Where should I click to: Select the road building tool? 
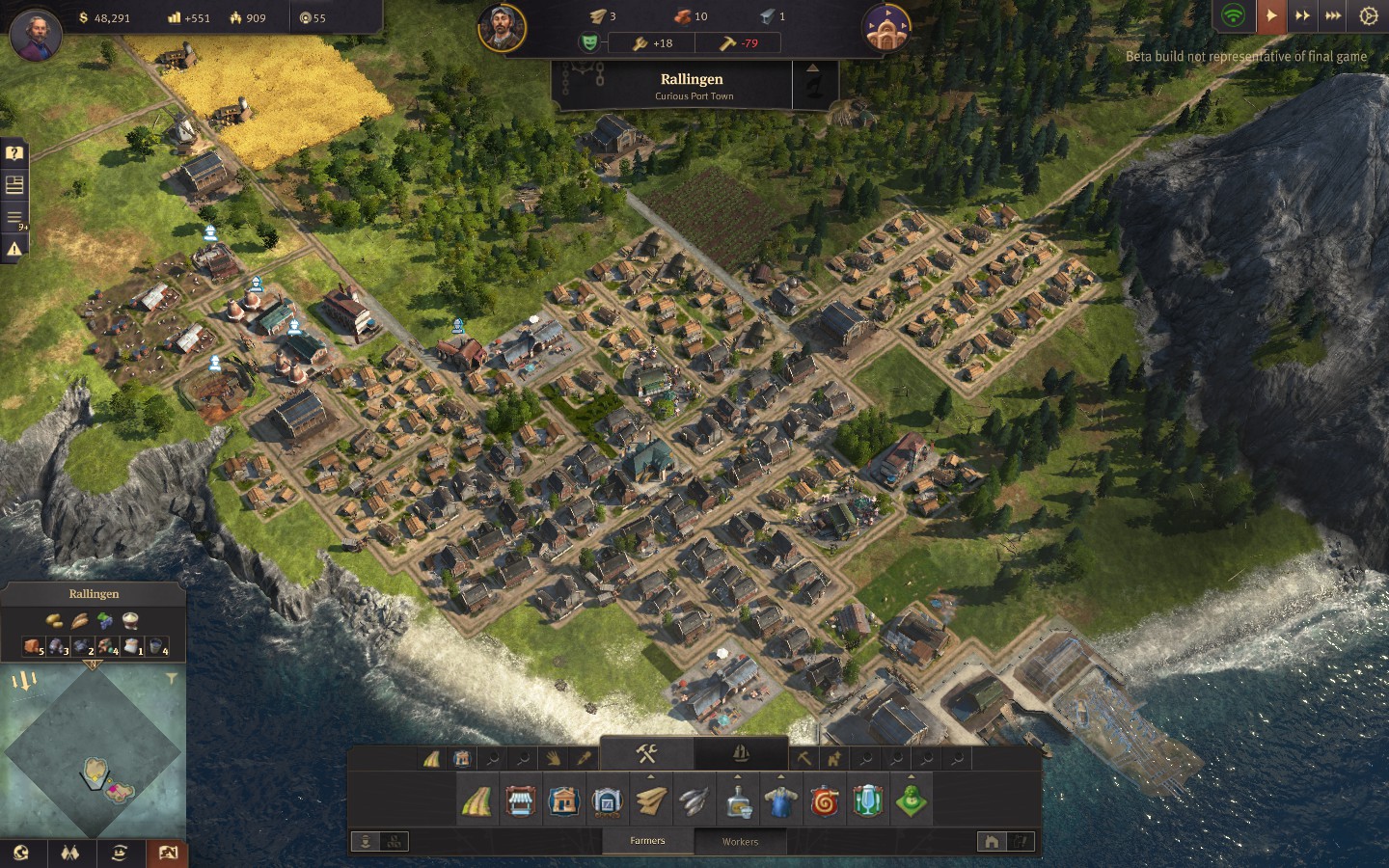click(x=477, y=801)
